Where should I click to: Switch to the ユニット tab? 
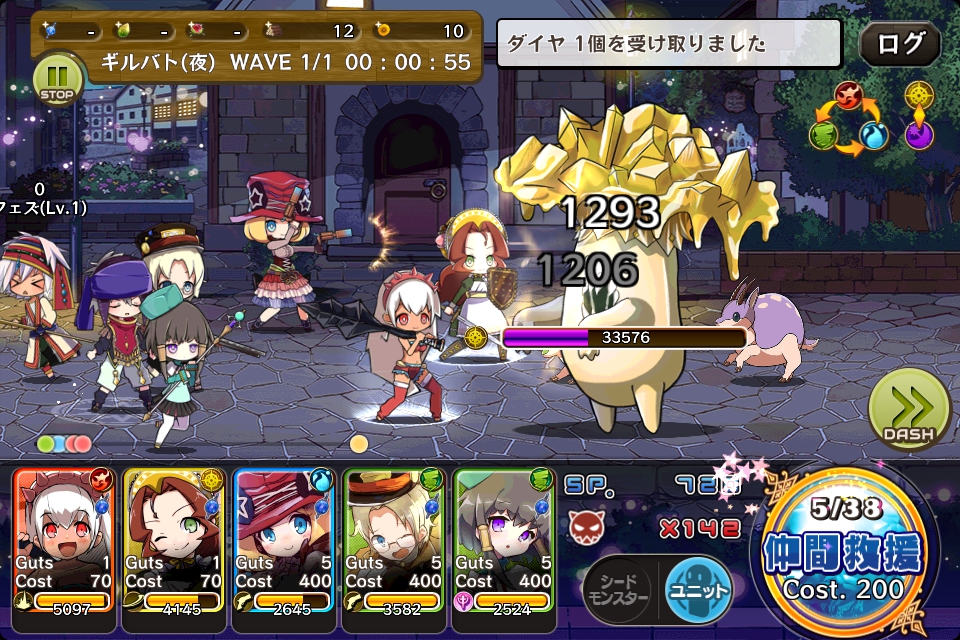click(x=698, y=589)
